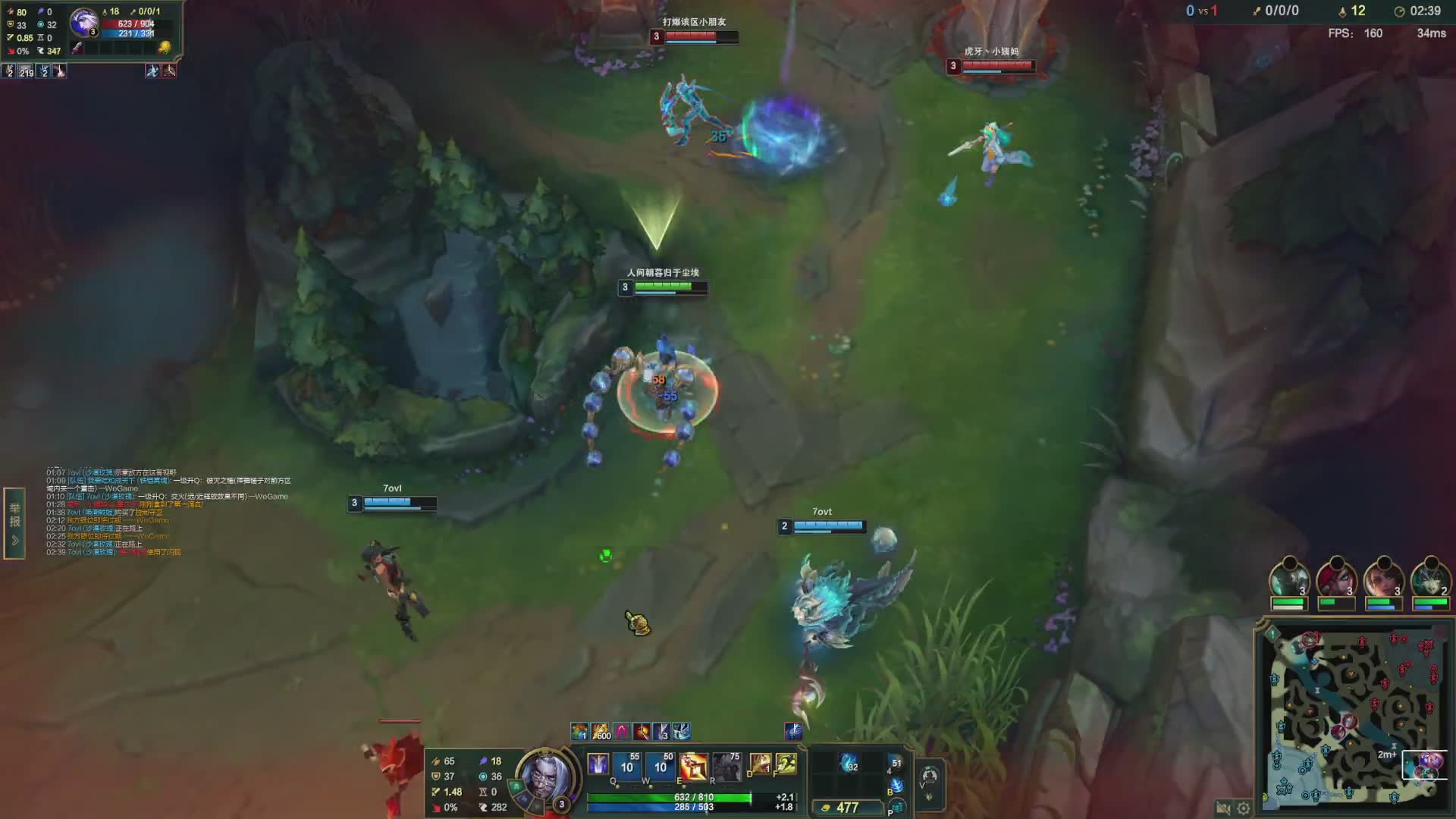Use the blue trinket in slot 4
The height and width of the screenshot is (819, 1456).
pos(896,764)
